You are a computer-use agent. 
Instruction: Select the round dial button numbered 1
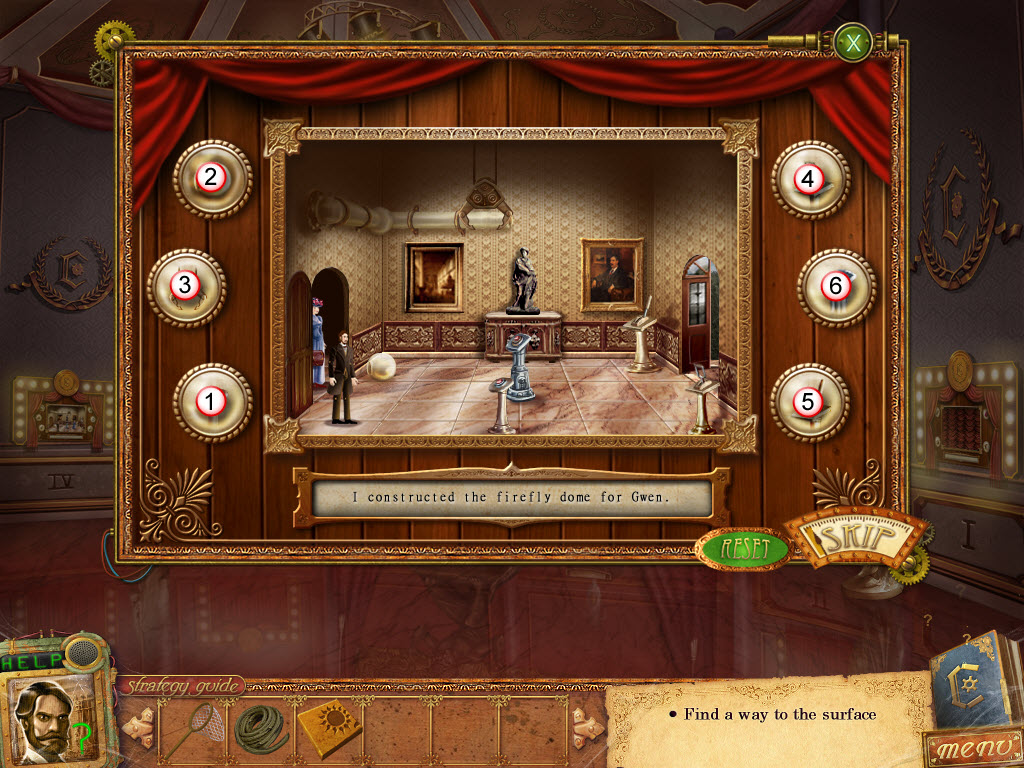coord(211,401)
